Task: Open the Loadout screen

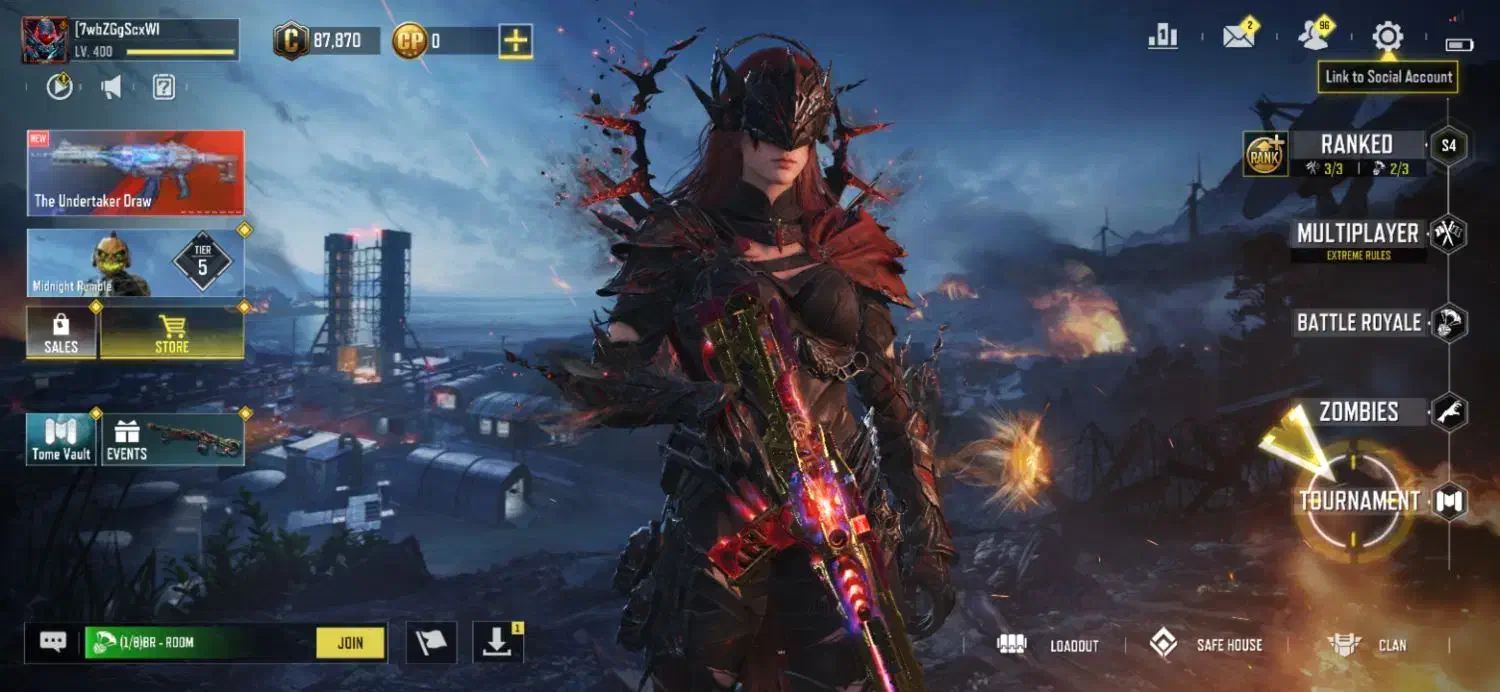Action: click(x=1049, y=645)
